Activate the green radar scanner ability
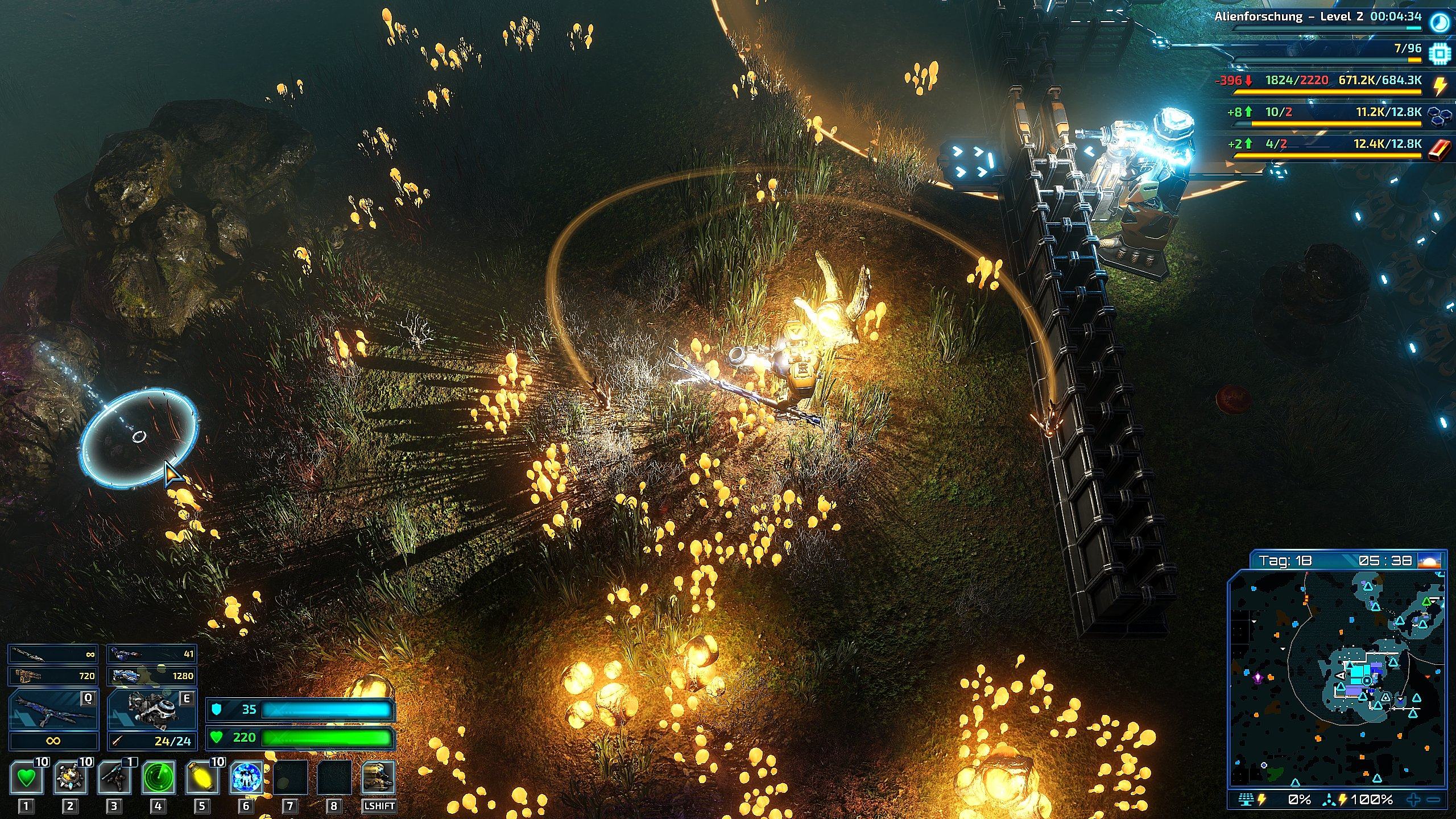The width and height of the screenshot is (1456, 819). coord(158,778)
